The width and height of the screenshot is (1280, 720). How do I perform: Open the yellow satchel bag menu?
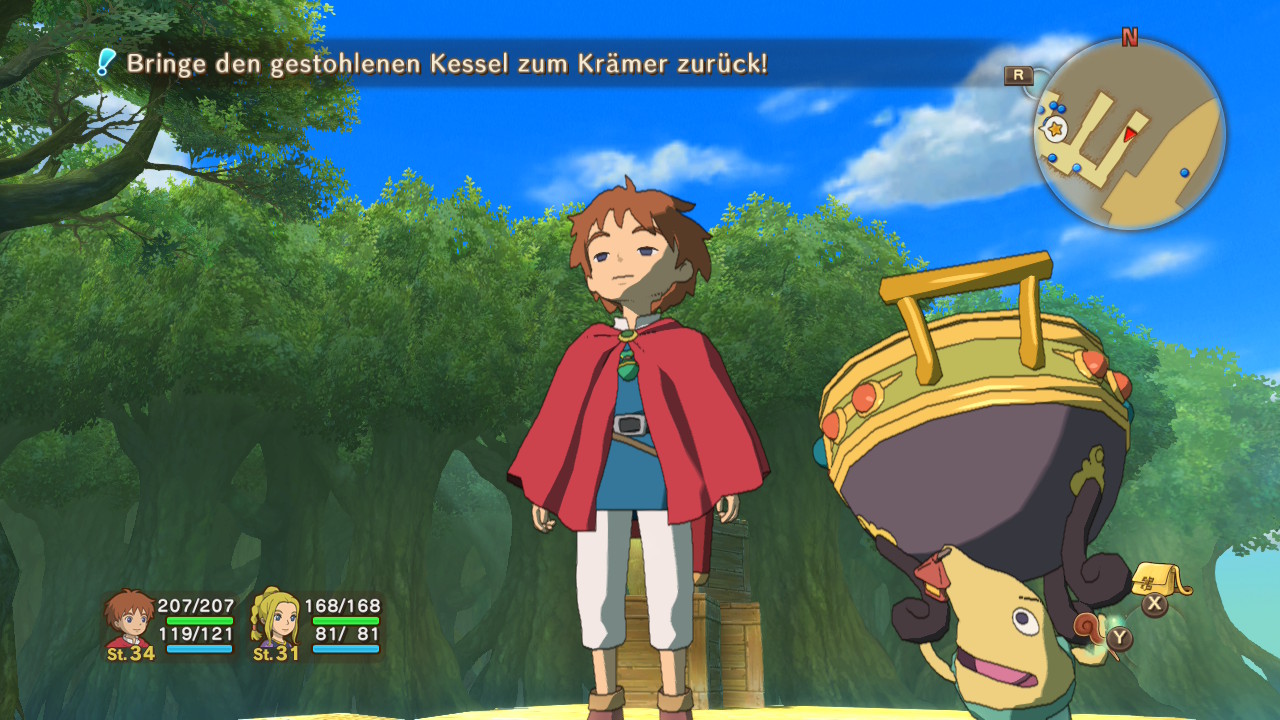click(x=1159, y=578)
